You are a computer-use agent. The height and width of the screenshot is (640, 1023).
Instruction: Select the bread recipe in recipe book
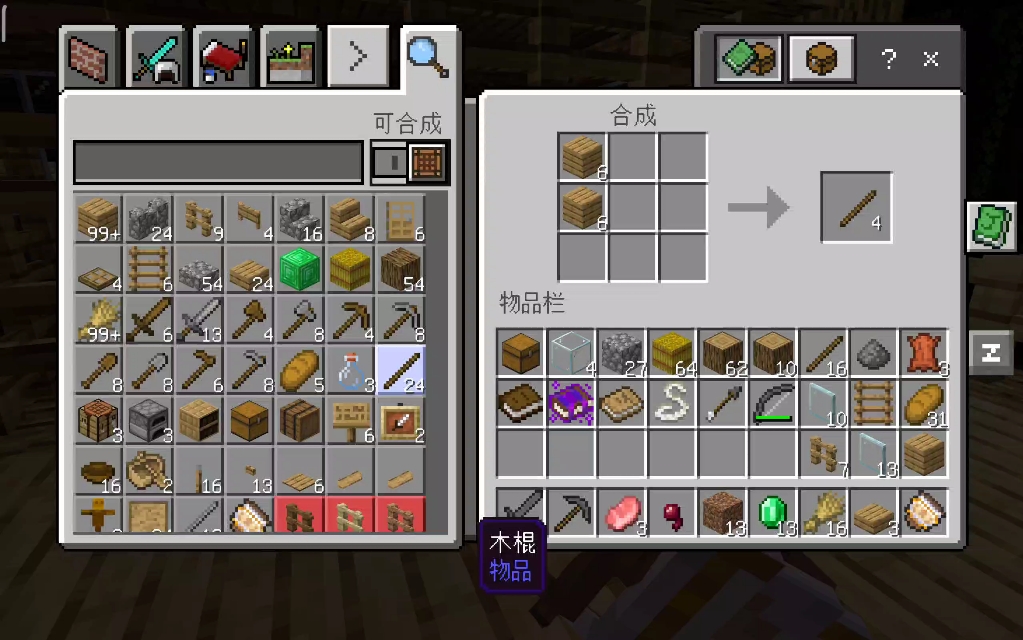(299, 370)
